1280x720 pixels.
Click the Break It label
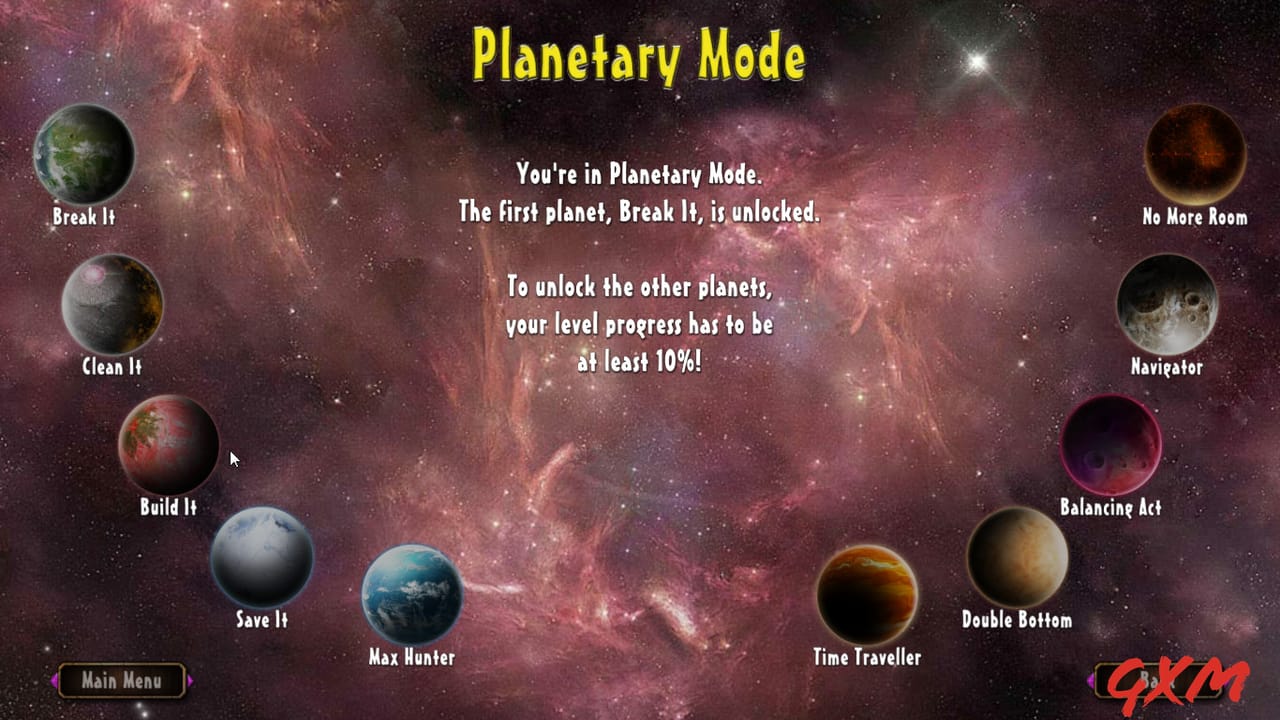84,216
